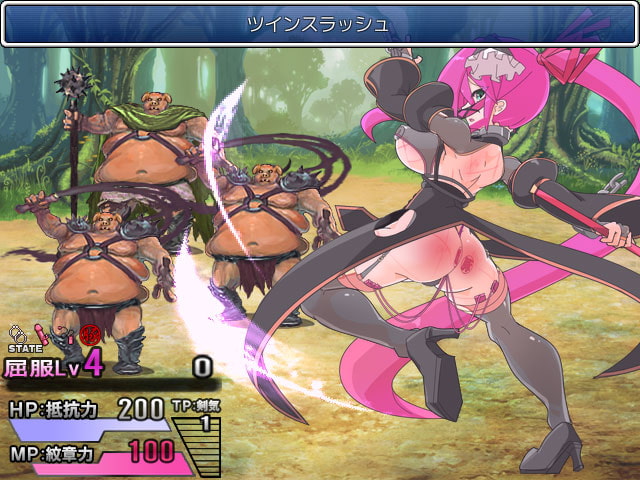Select the red circular kanji status icon
Image resolution: width=640 pixels, height=480 pixels.
[x=91, y=334]
